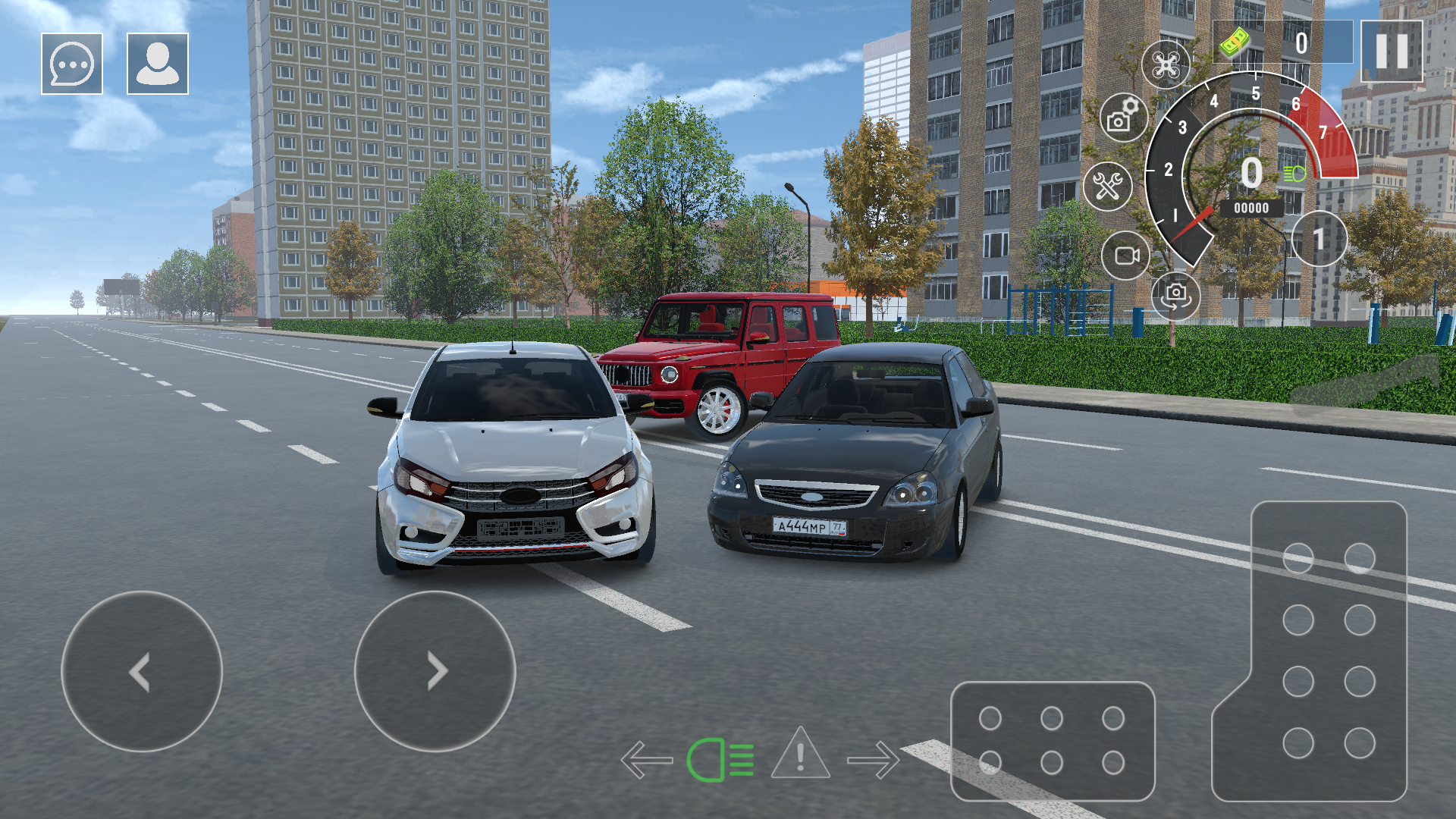Viewport: 1456px width, 819px height.
Task: Toggle the headlights off
Action: [x=719, y=759]
